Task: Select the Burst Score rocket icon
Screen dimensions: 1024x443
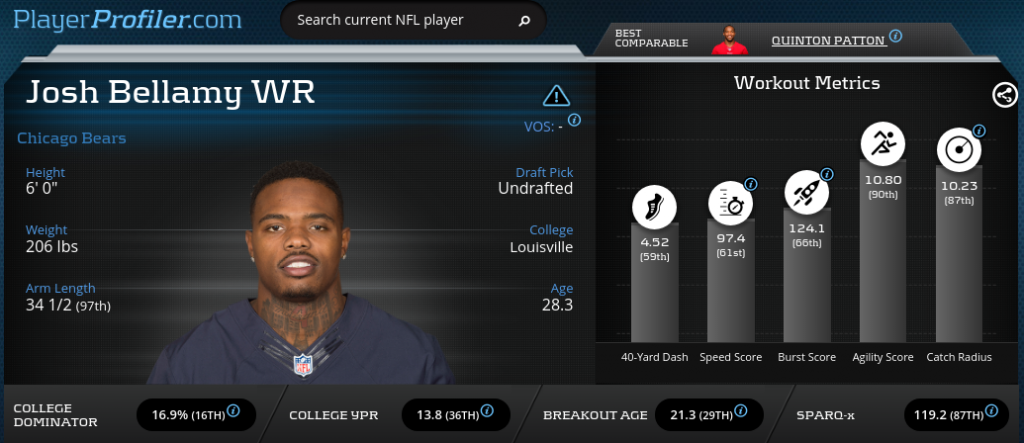Action: 806,188
